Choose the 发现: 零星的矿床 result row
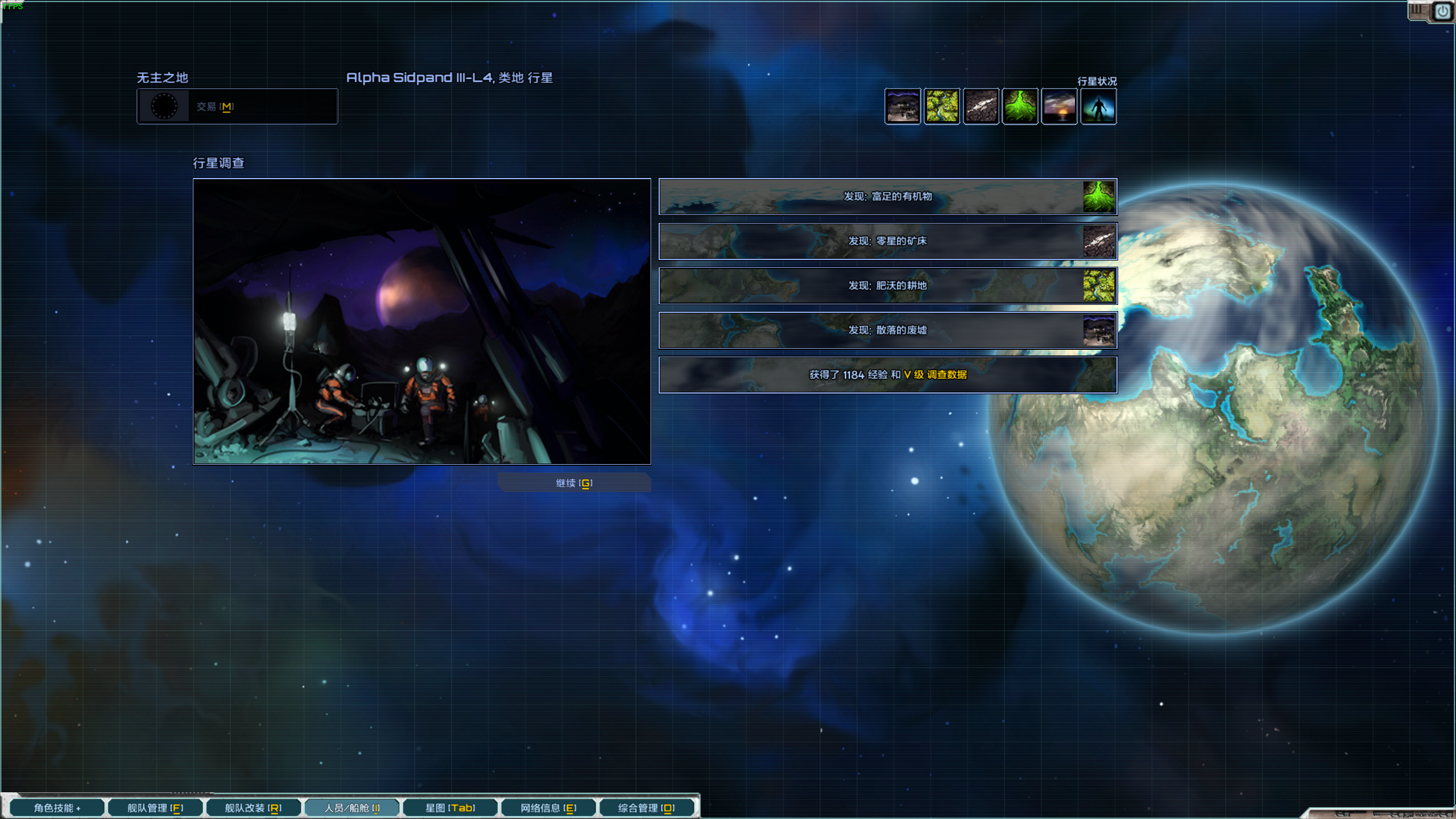1456x819 pixels. point(887,241)
